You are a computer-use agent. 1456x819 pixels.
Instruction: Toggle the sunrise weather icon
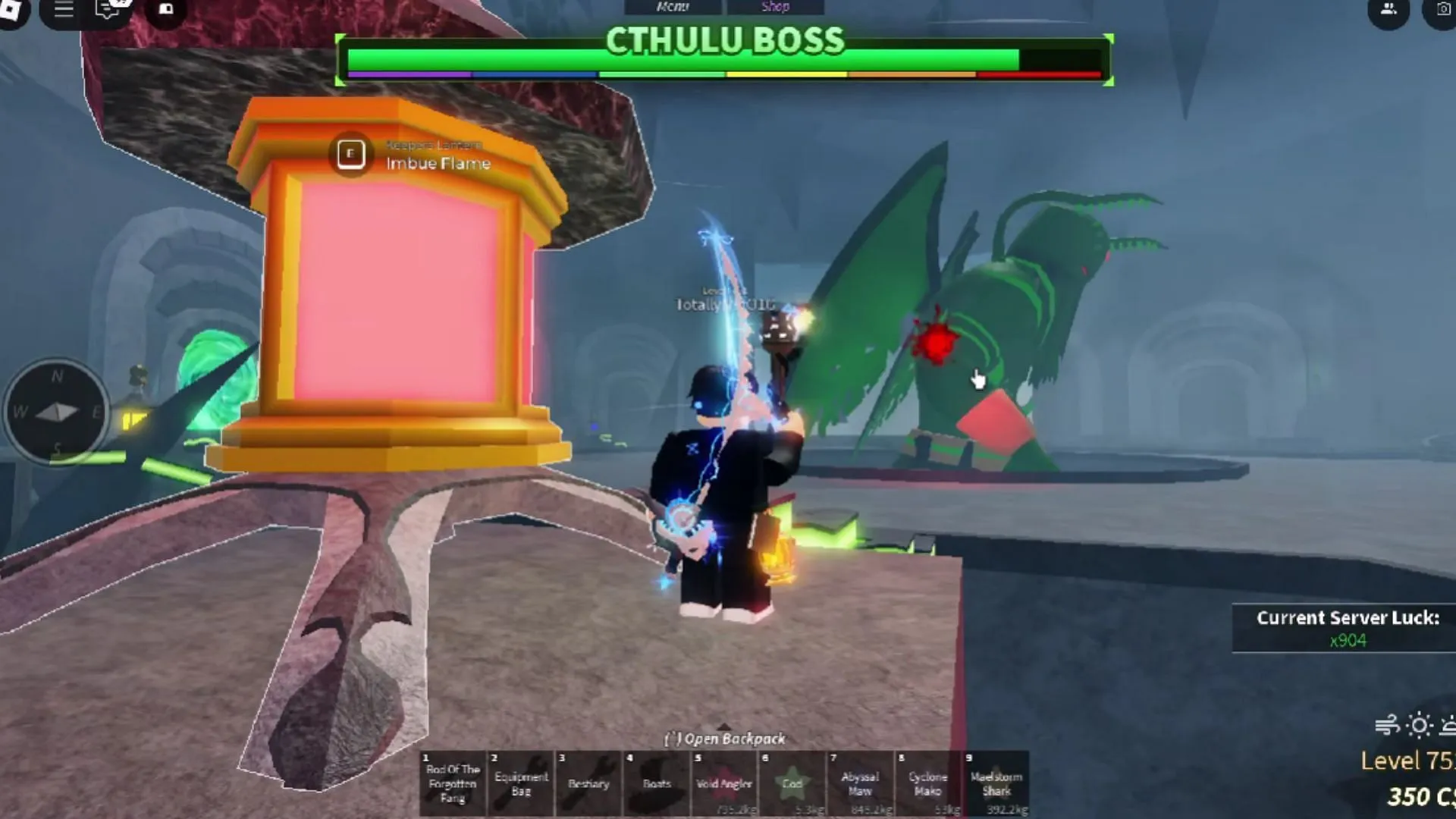click(1448, 726)
